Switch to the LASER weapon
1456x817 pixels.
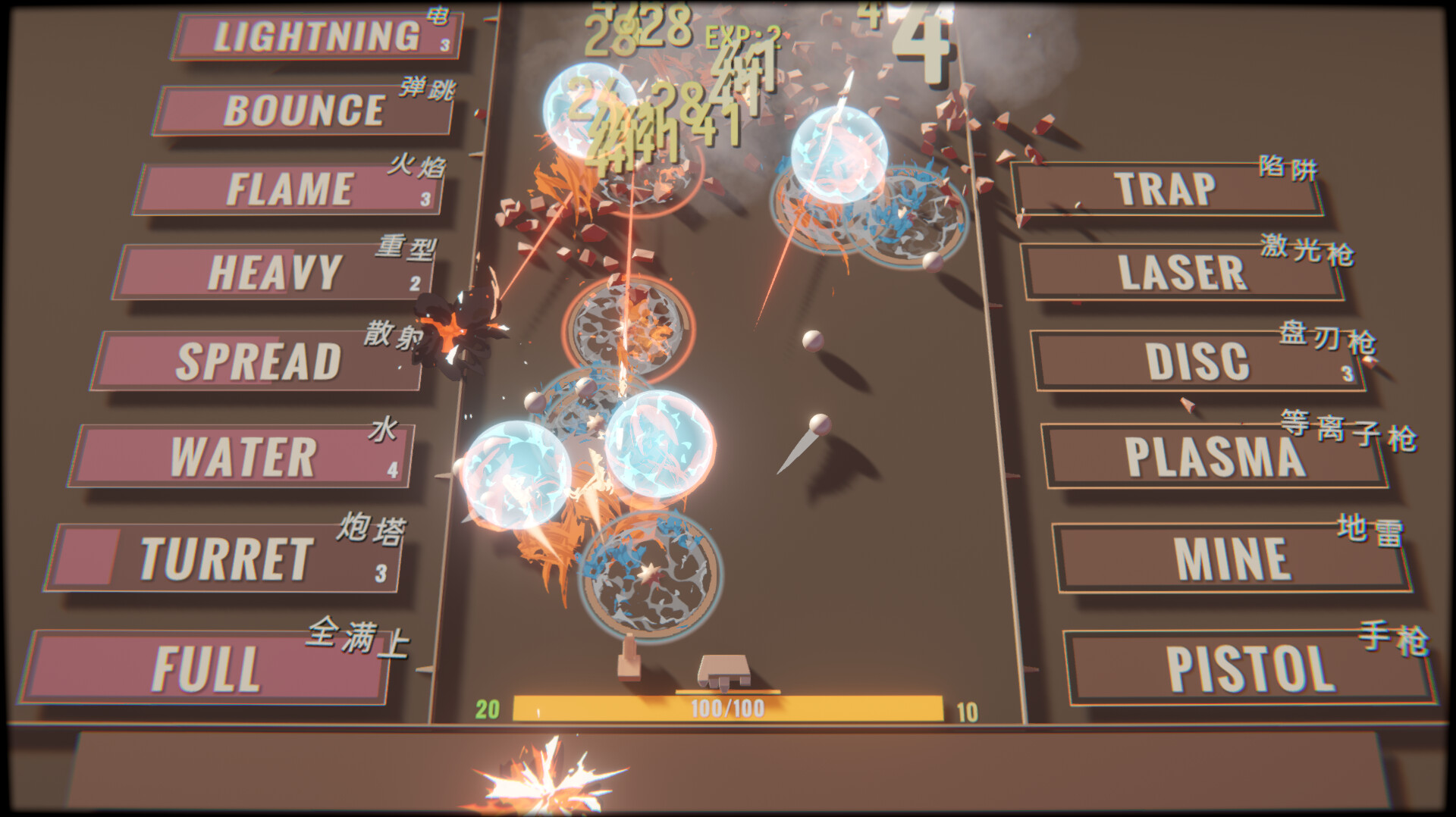tap(1181, 272)
